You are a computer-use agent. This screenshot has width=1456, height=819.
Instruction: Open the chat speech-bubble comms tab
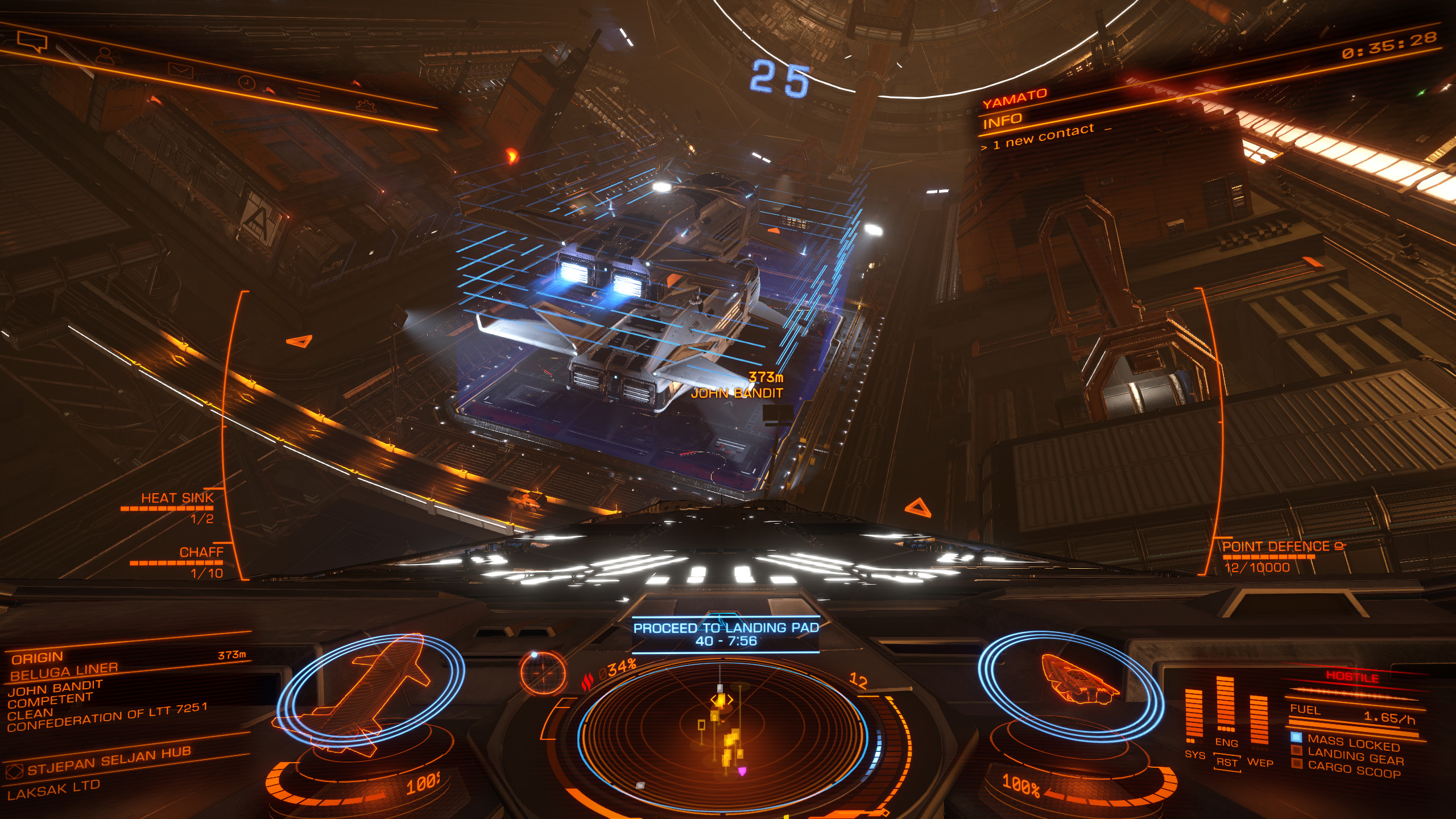[32, 41]
